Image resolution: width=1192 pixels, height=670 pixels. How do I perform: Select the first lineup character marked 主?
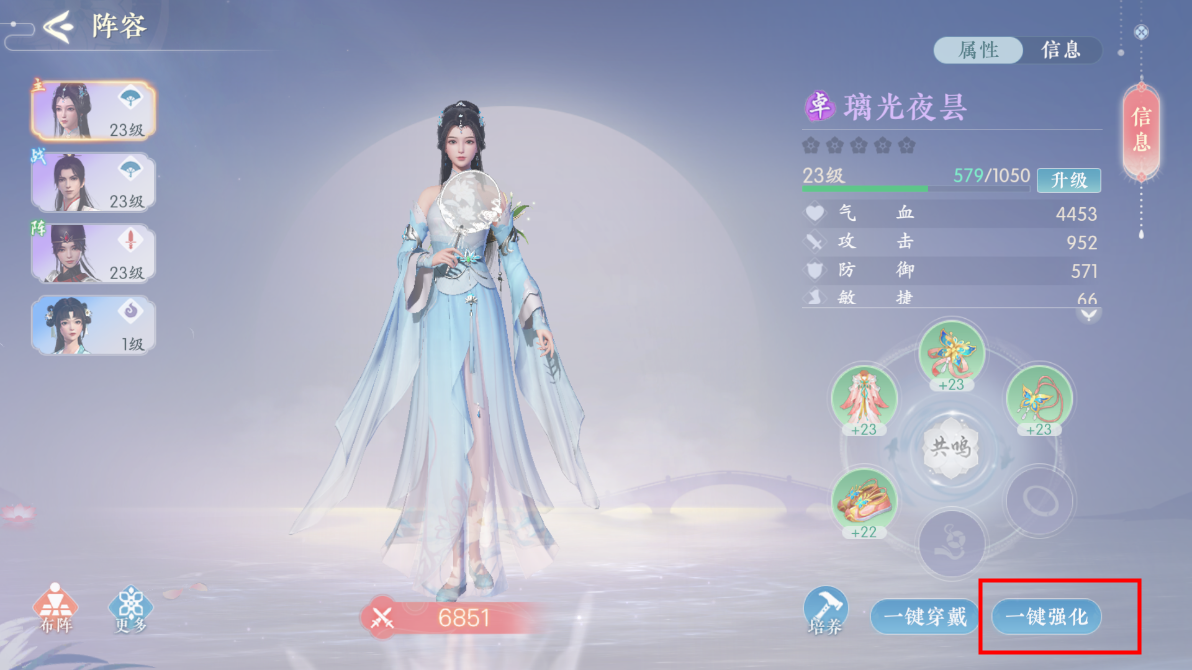pyautogui.click(x=92, y=110)
